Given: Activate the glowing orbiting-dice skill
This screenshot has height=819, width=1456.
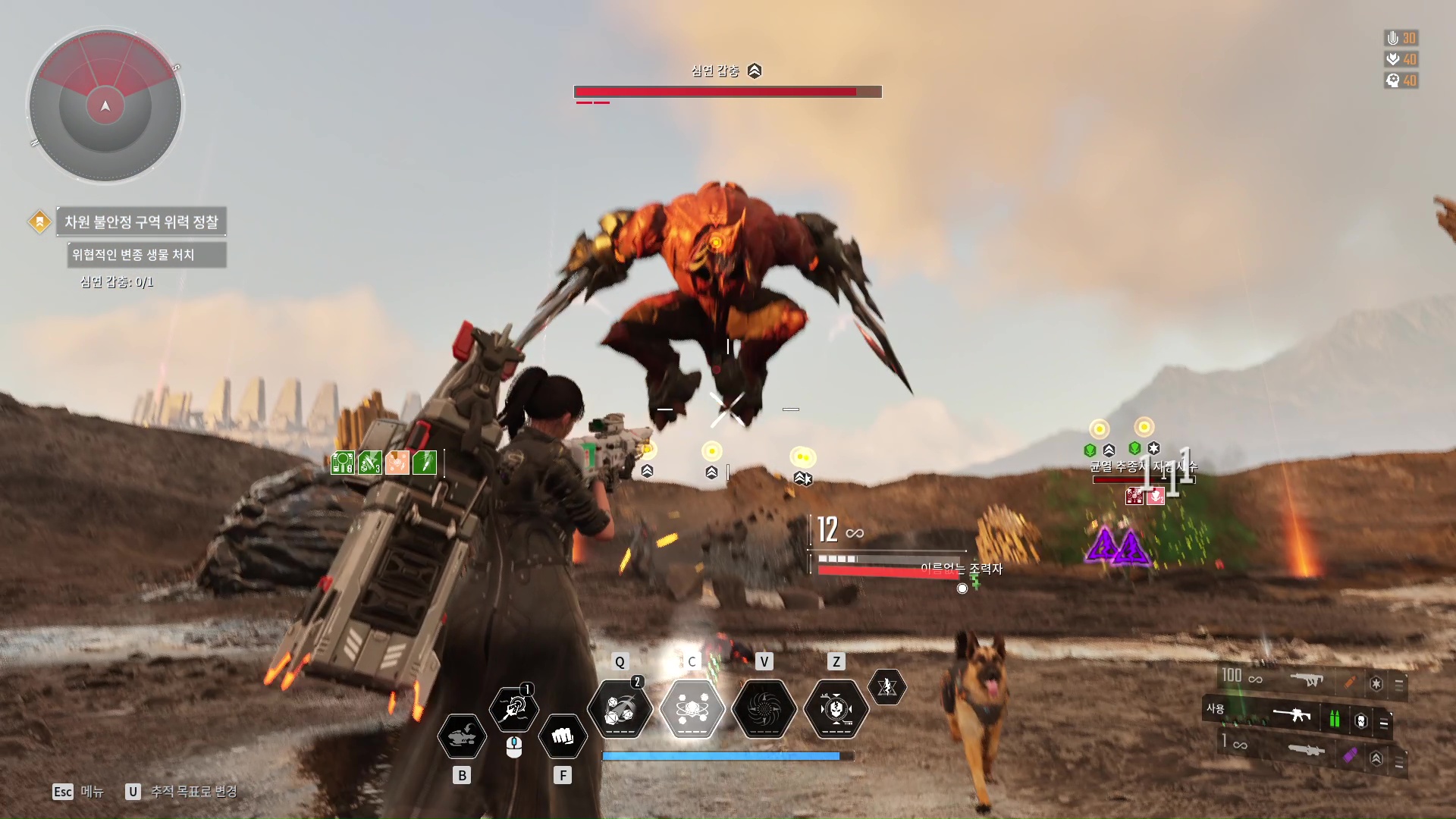Looking at the screenshot, I should click(x=692, y=710).
